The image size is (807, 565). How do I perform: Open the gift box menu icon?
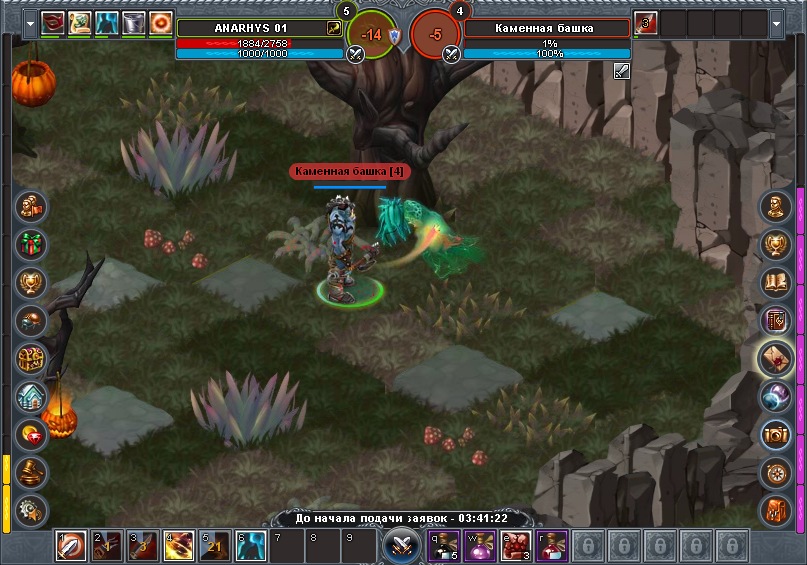pyautogui.click(x=31, y=243)
